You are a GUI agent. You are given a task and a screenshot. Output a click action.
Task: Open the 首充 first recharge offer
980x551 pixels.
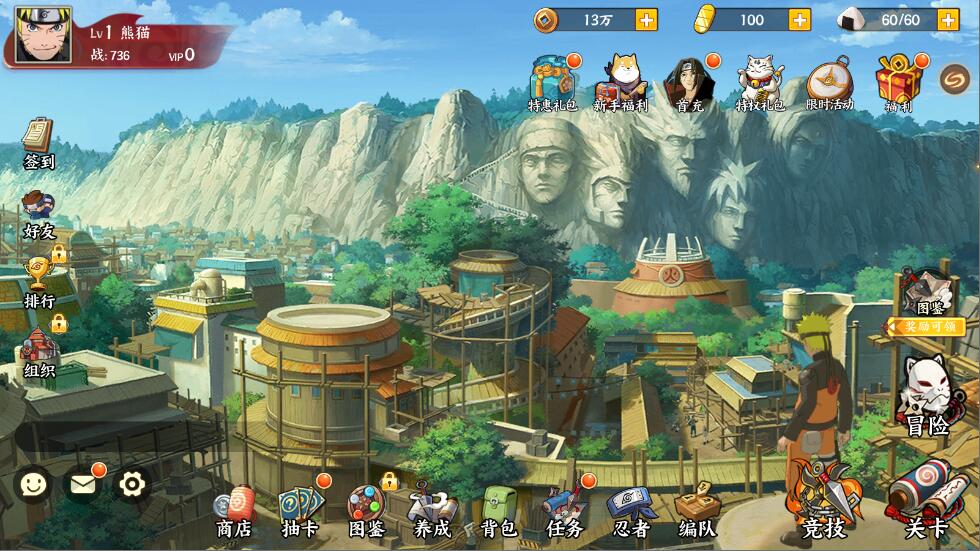[689, 82]
